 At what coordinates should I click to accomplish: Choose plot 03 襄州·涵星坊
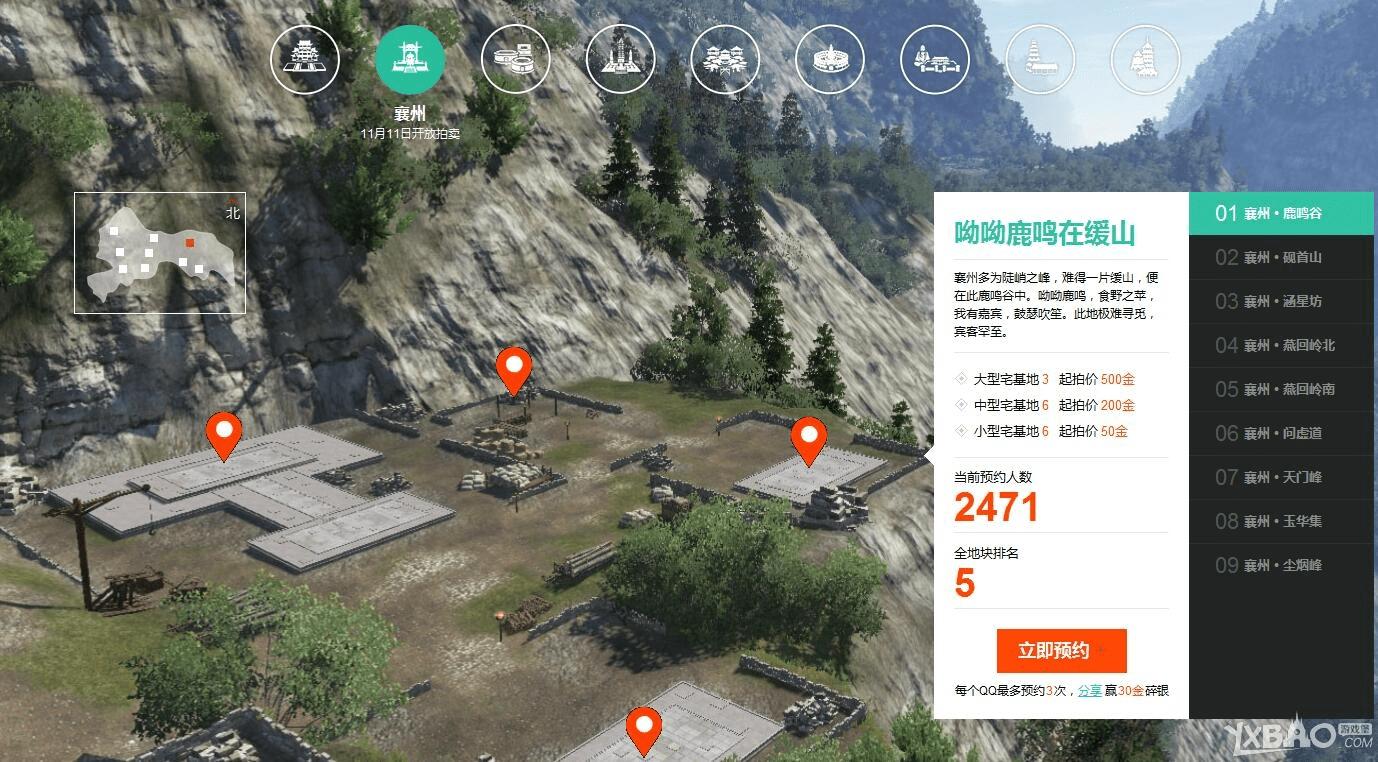[x=1281, y=301]
